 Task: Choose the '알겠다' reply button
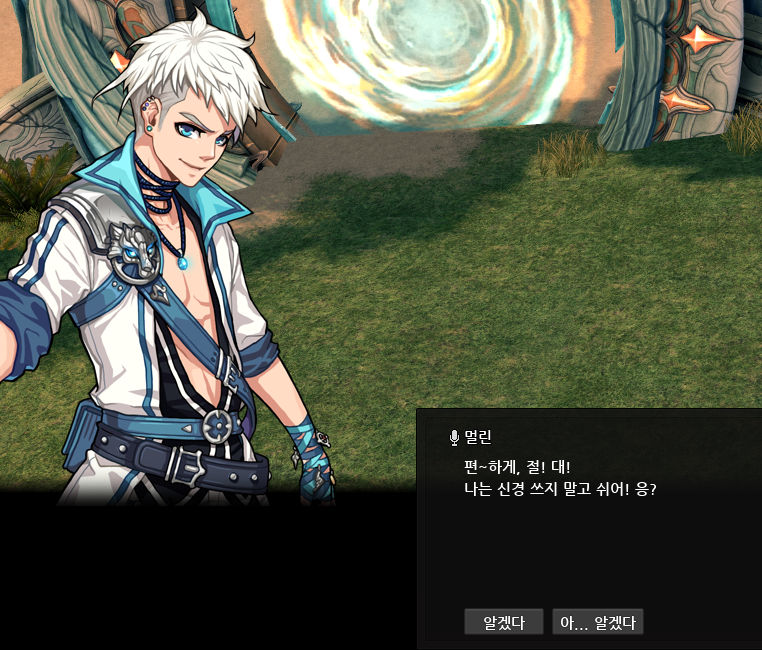coord(504,622)
